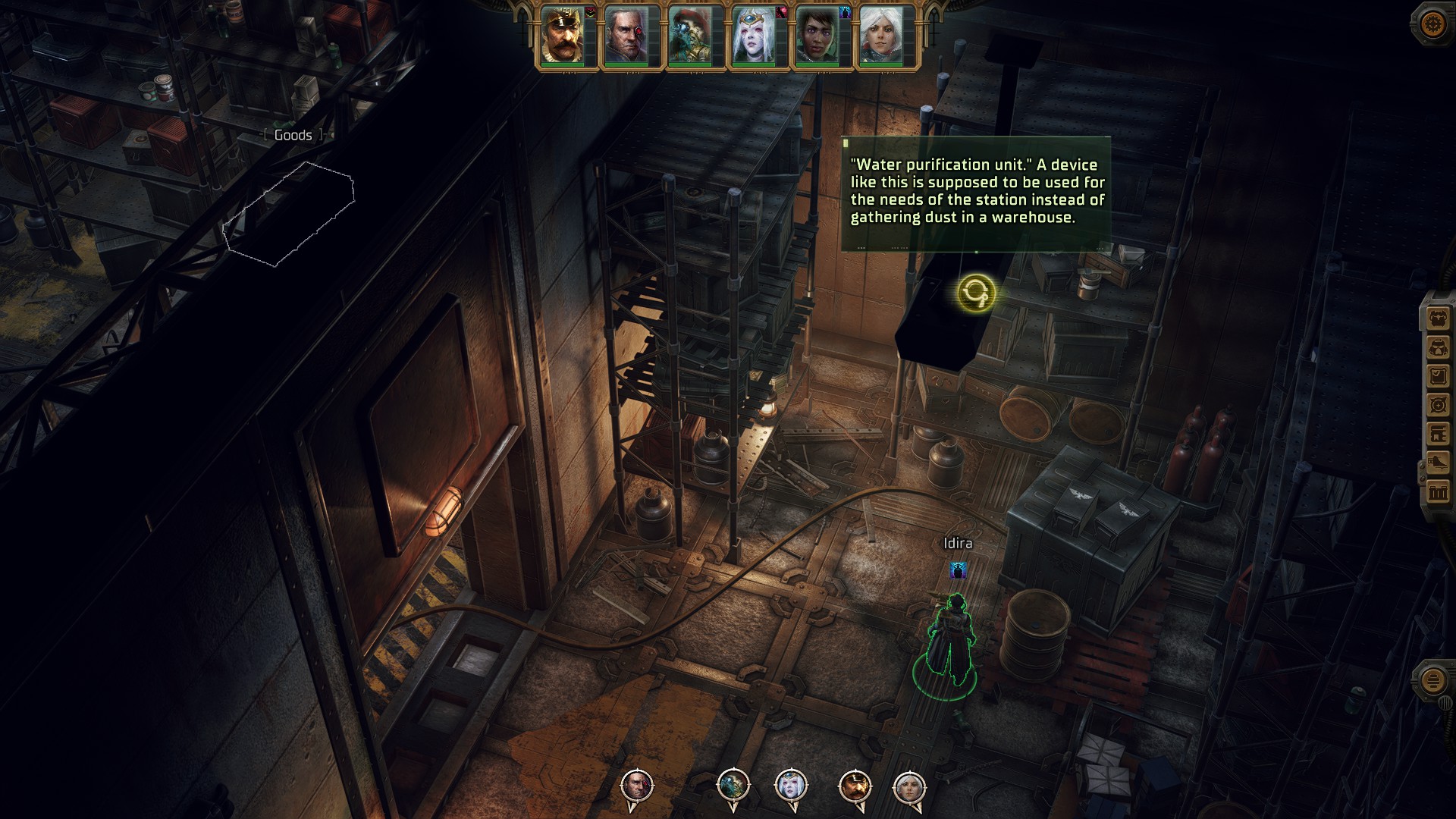1456x819 pixels.
Task: Jump to off-screen bionic-eye man's marker
Action: coord(636,786)
